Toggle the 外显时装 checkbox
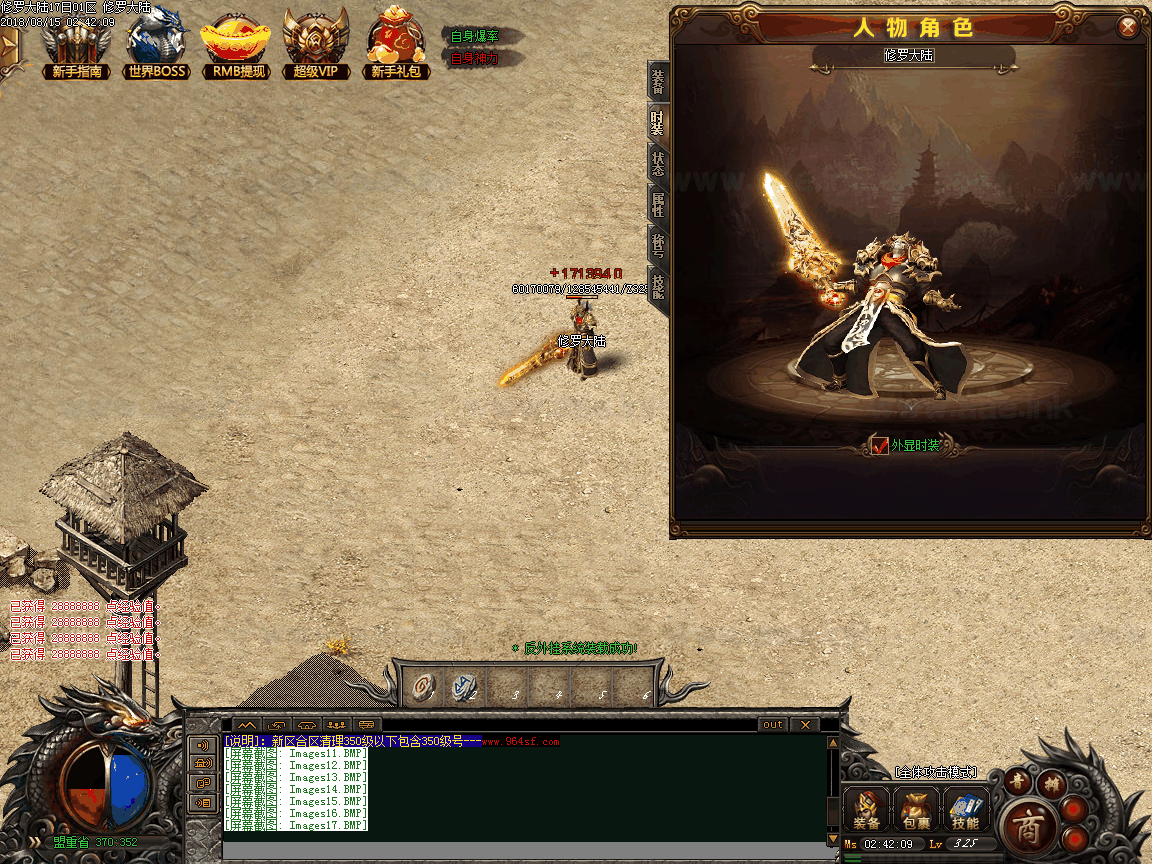The height and width of the screenshot is (864, 1152). 879,445
